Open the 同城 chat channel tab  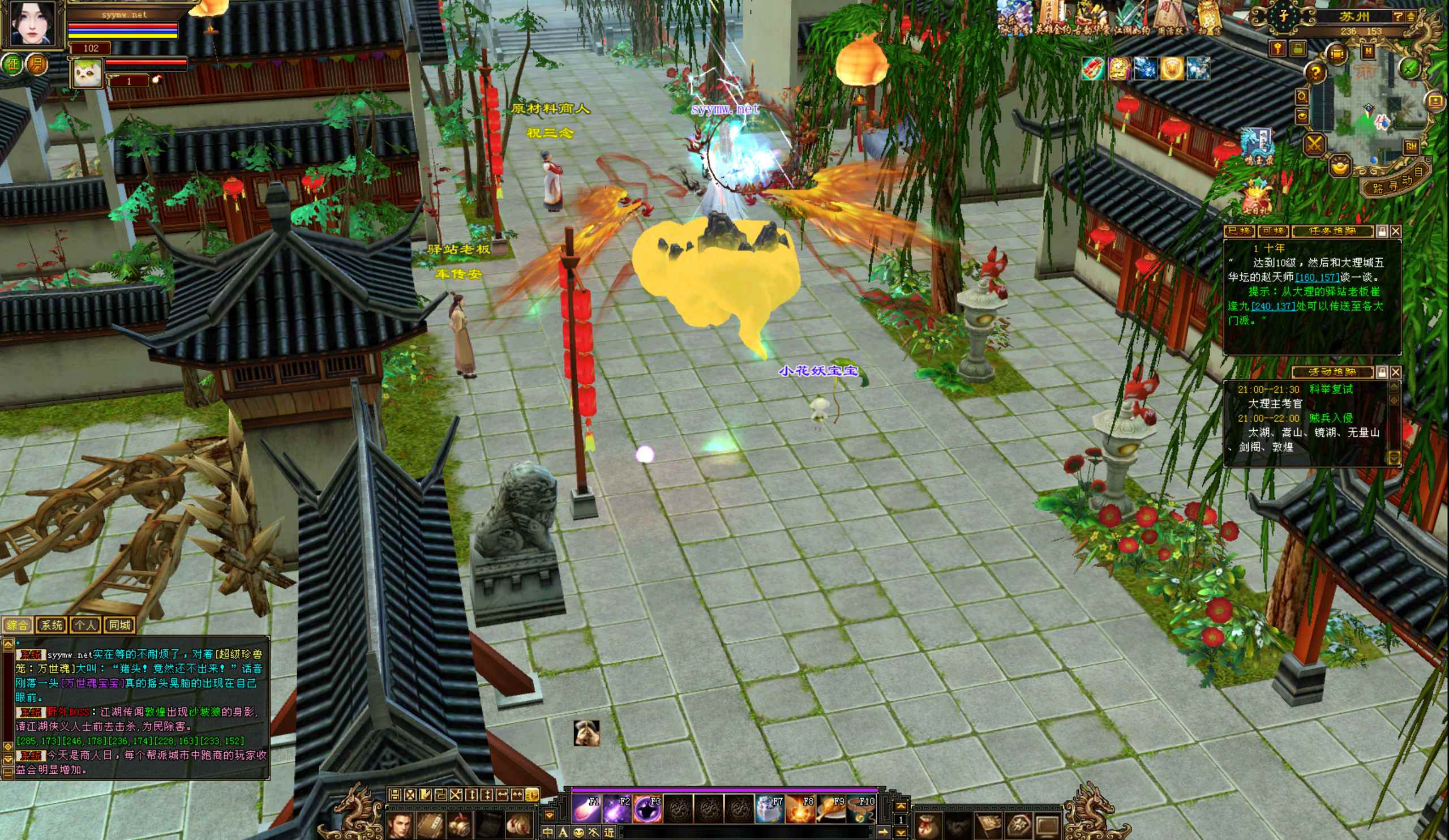coord(119,625)
